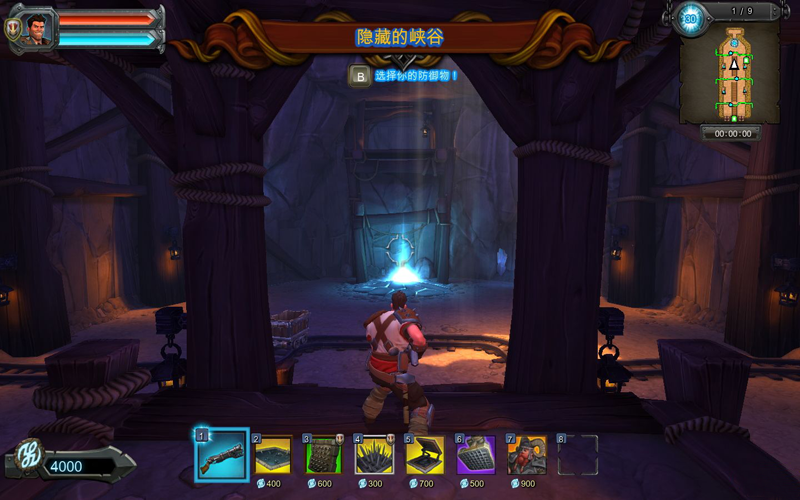Pick the floor spikes trap costing 300
Image resolution: width=800 pixels, height=500 pixels.
pyautogui.click(x=374, y=455)
